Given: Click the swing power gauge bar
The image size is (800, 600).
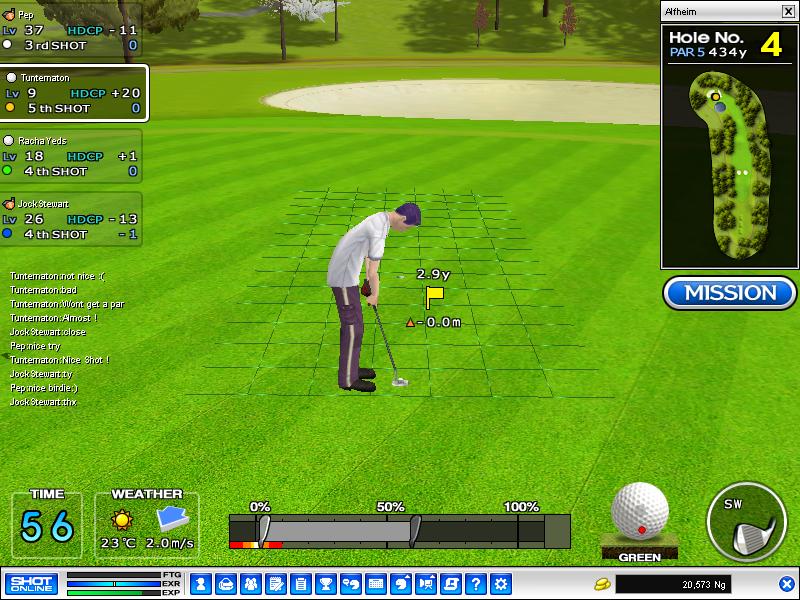Looking at the screenshot, I should [x=400, y=530].
